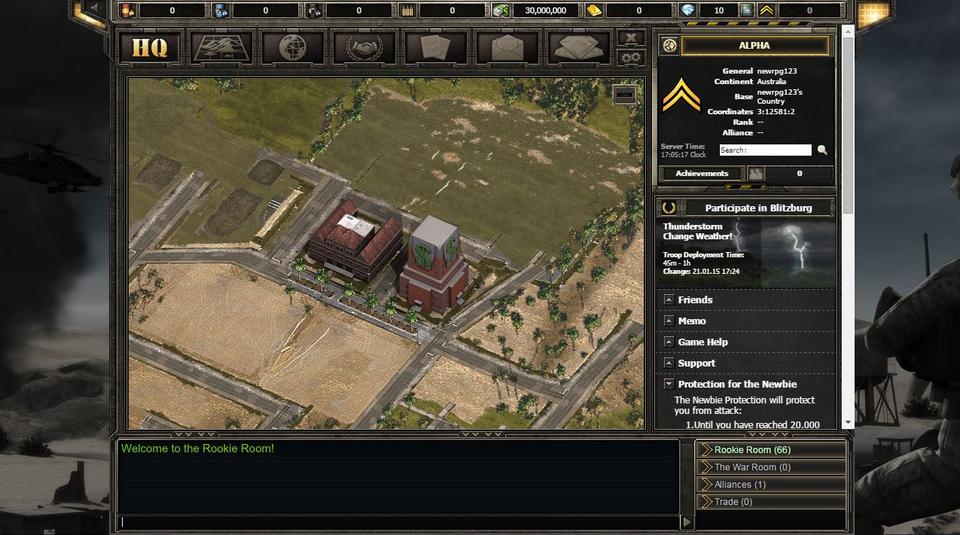Click the Search input field
The image size is (960, 535).
pyautogui.click(x=765, y=150)
